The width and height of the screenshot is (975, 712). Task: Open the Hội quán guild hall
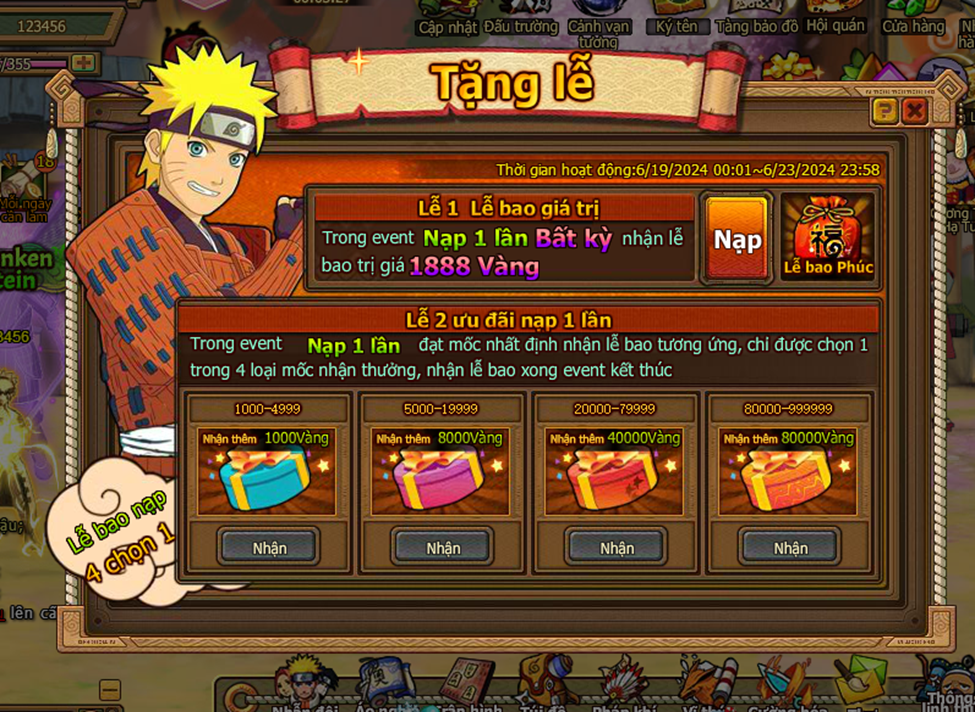(x=835, y=20)
